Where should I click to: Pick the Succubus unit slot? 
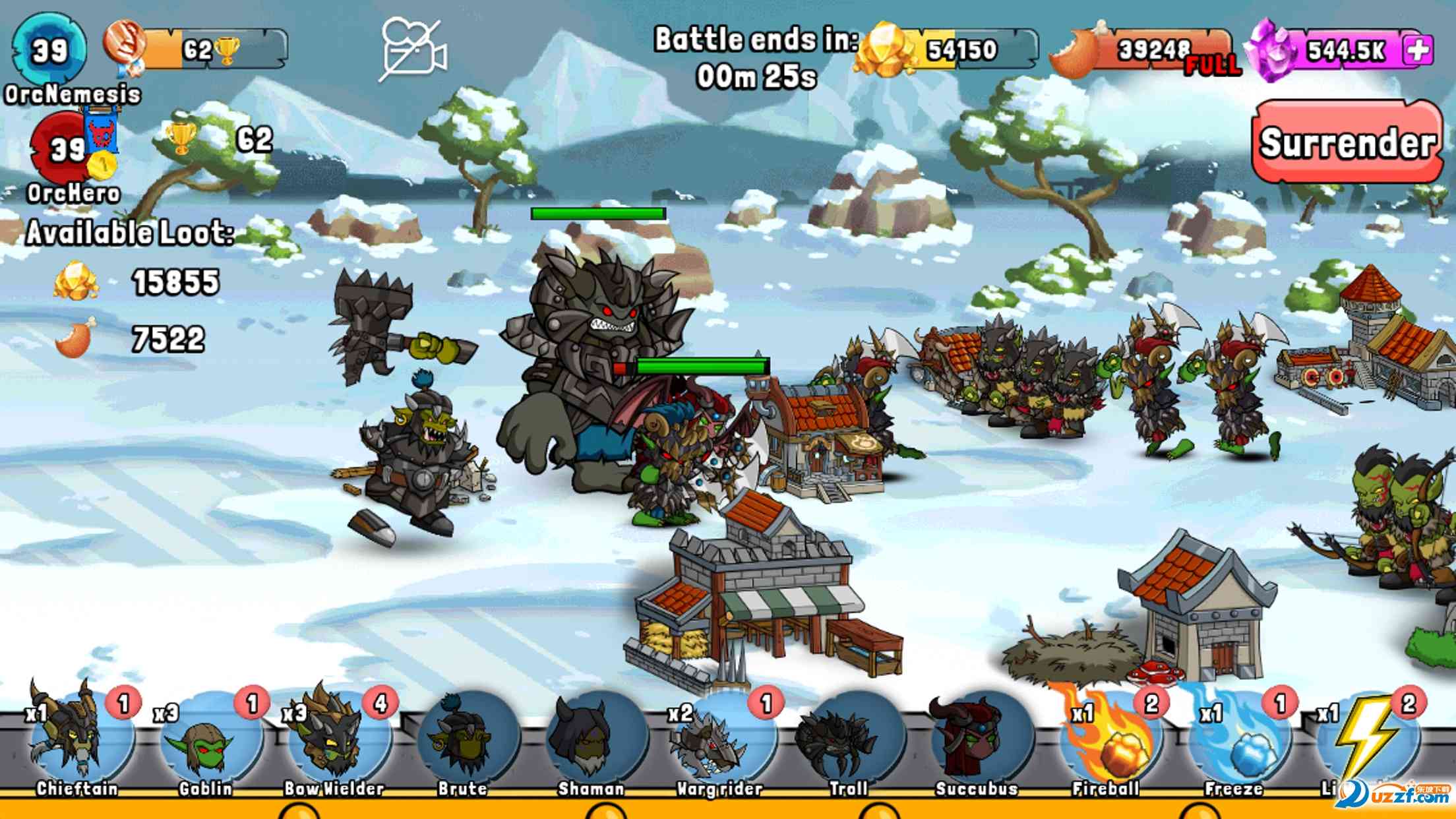[977, 742]
